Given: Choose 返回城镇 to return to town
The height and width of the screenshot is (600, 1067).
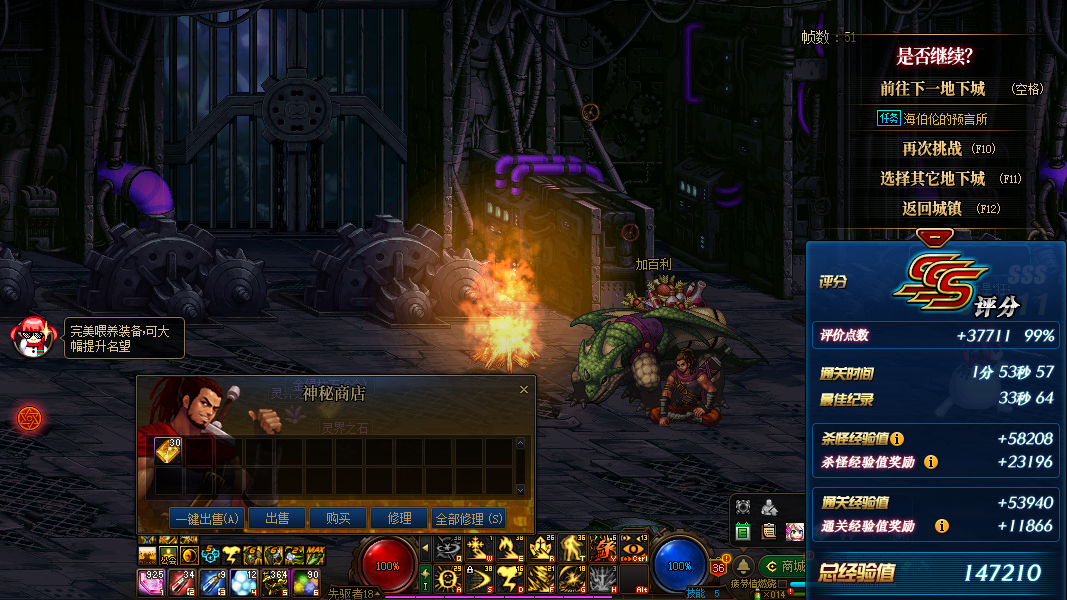Looking at the screenshot, I should point(932,209).
